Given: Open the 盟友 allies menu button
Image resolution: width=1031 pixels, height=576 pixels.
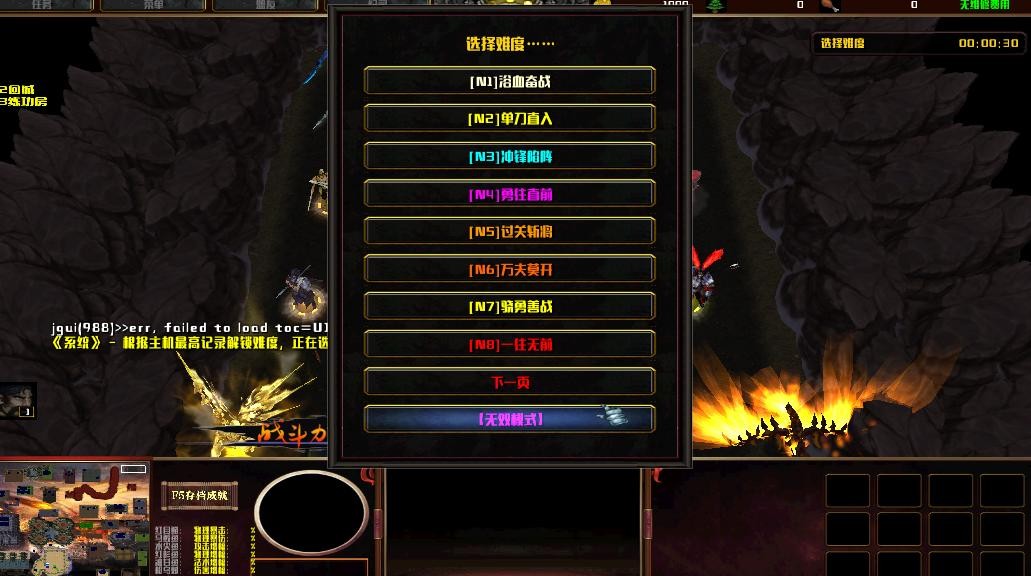Looking at the screenshot, I should coord(264,5).
